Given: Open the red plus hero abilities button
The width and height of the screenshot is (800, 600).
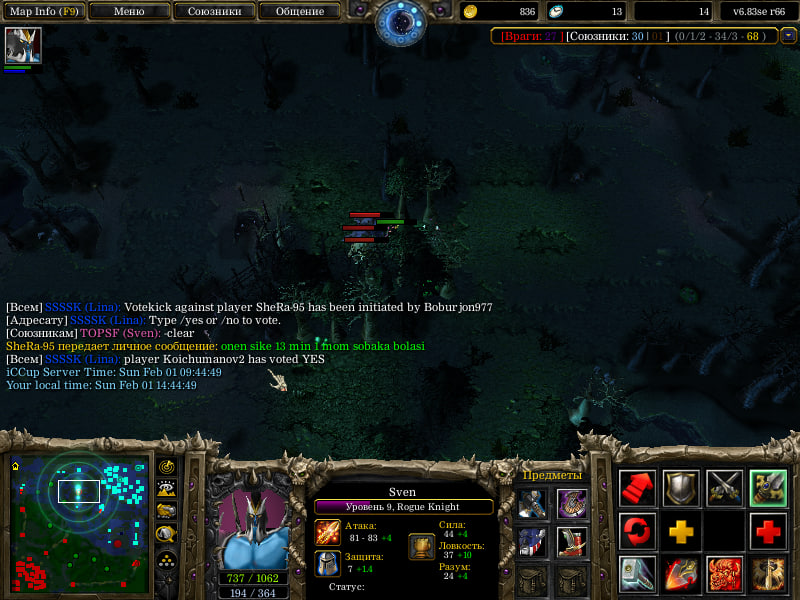Looking at the screenshot, I should [768, 530].
